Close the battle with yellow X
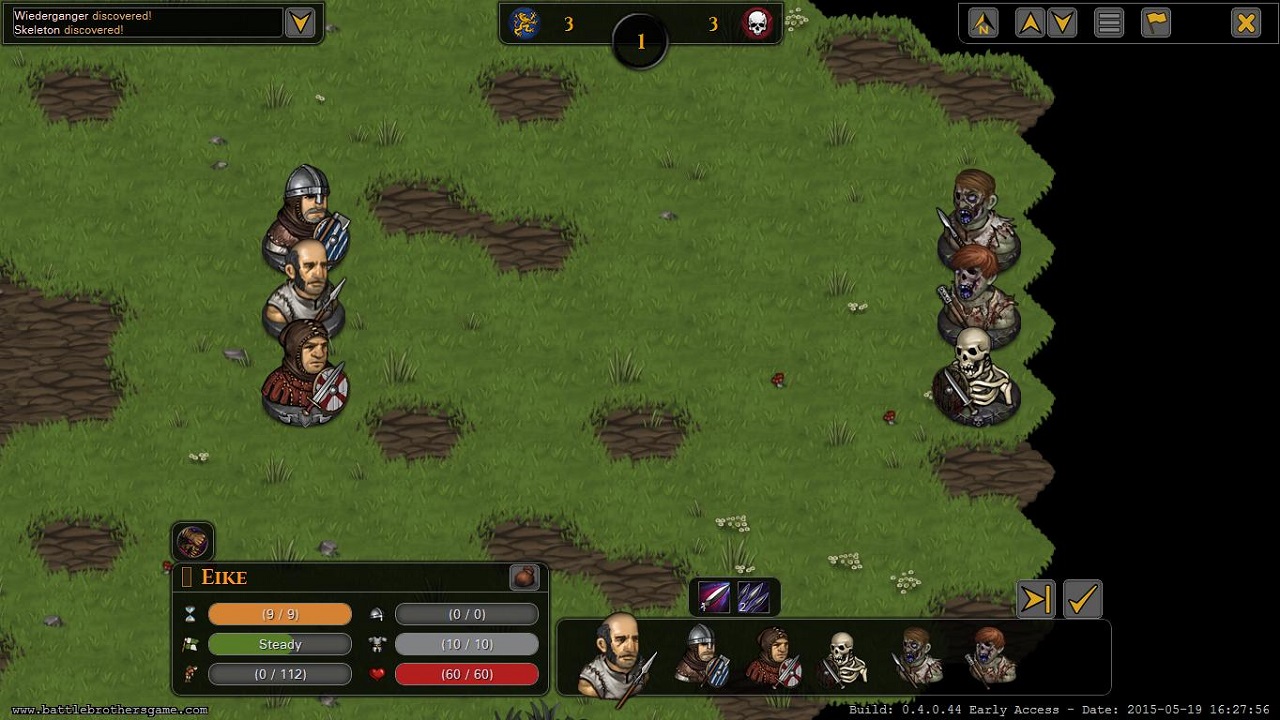The image size is (1280, 720). coord(1245,22)
